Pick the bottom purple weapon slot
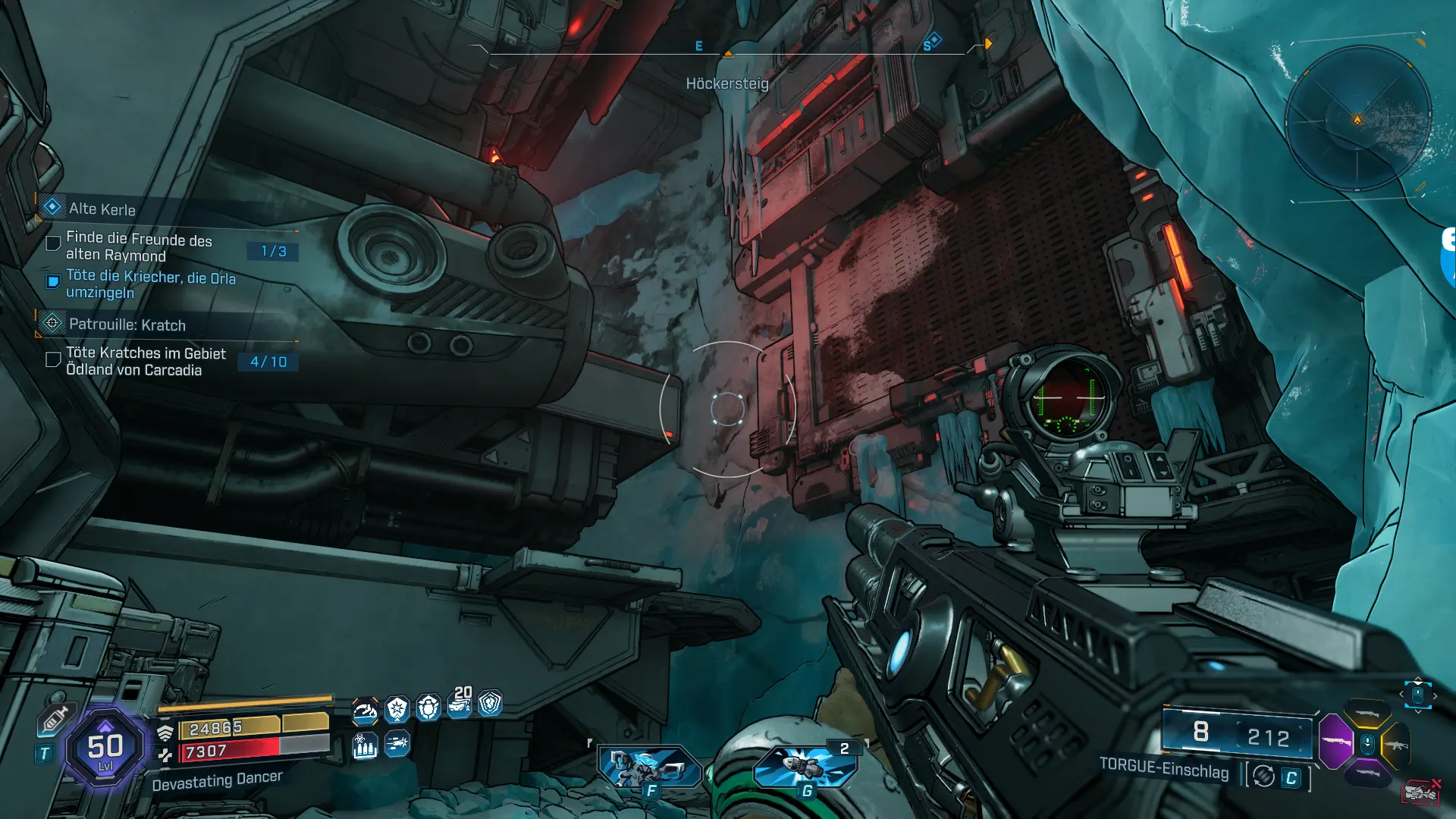 [x=1367, y=773]
